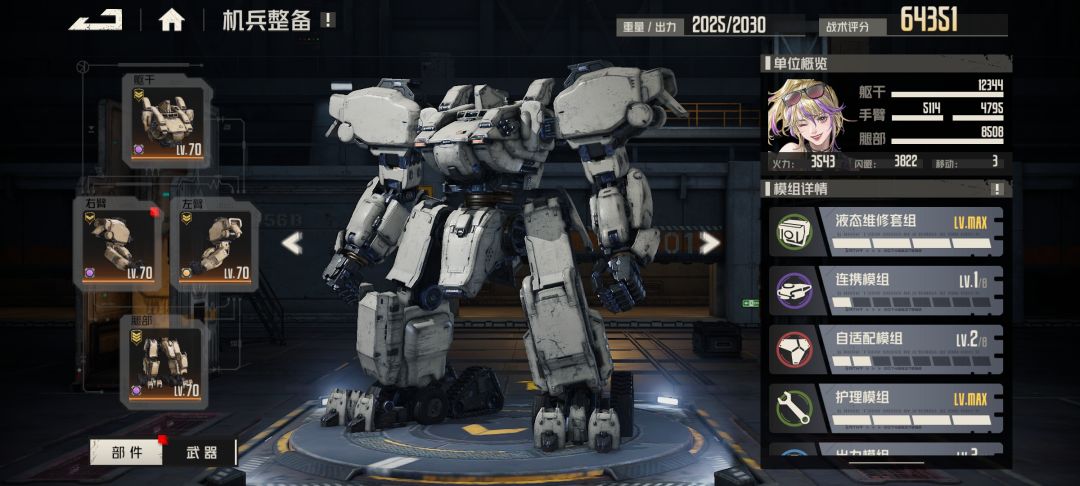Switch to the 武器 weapons tab
Image resolution: width=1080 pixels, height=486 pixels.
click(x=202, y=452)
